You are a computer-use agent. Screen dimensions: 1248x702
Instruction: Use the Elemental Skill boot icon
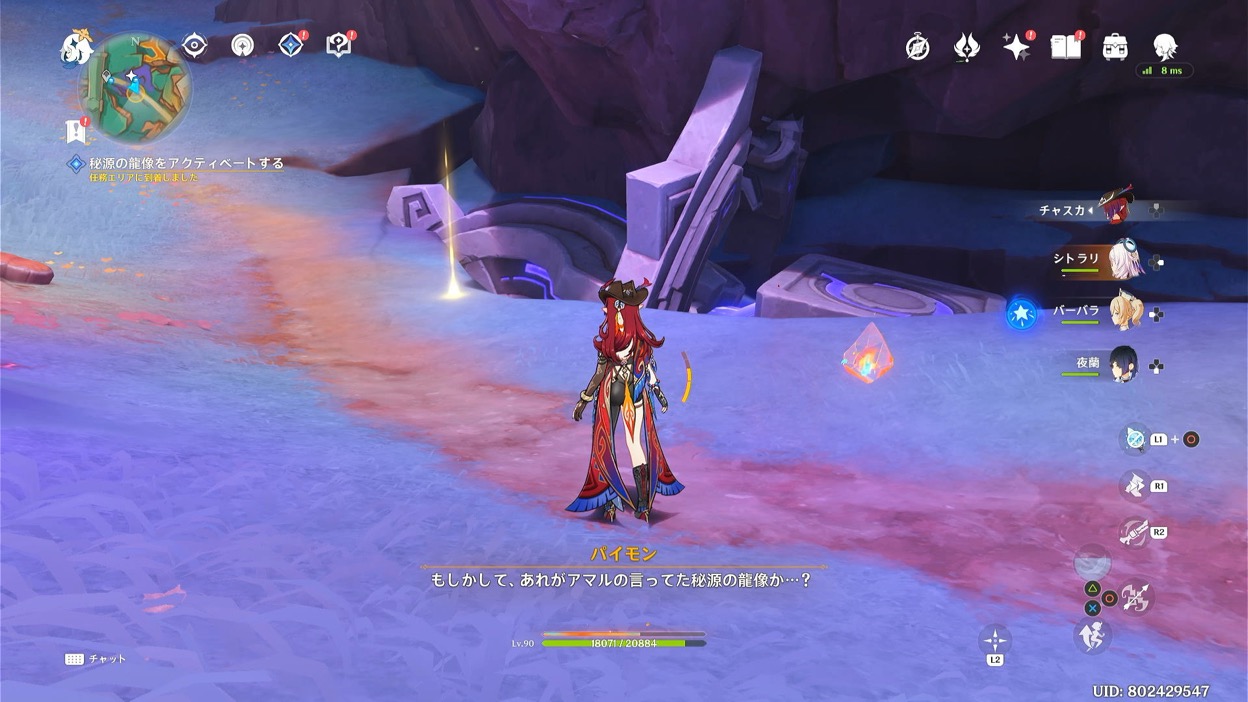[1133, 486]
